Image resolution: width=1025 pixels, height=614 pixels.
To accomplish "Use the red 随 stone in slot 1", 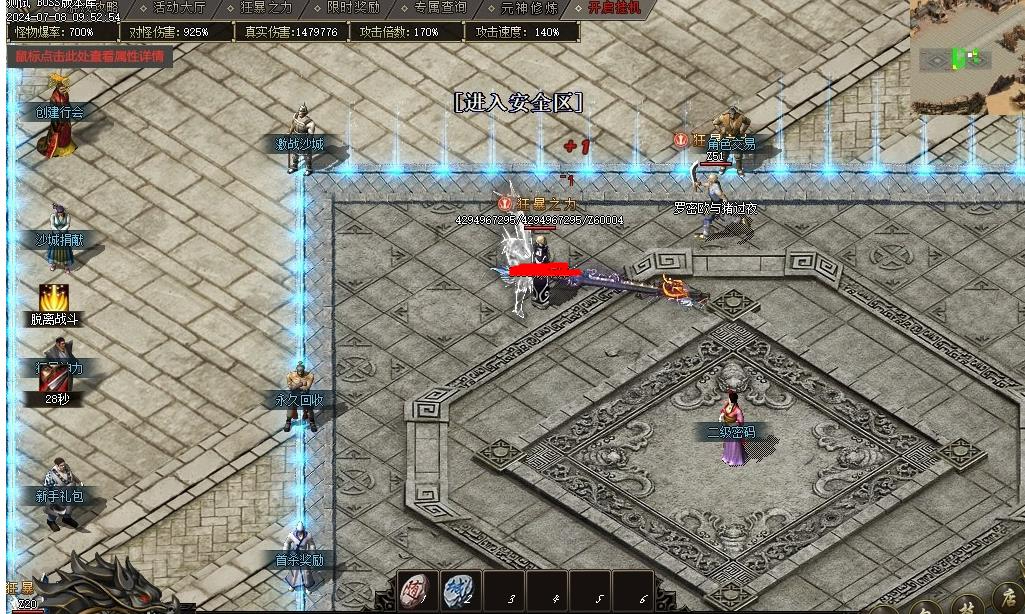I will 417,590.
